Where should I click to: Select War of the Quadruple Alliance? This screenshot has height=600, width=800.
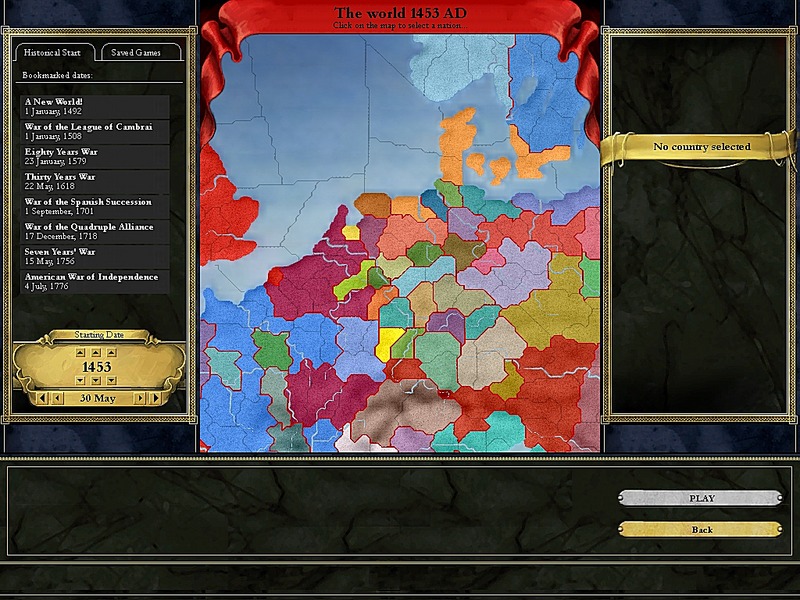(x=96, y=231)
